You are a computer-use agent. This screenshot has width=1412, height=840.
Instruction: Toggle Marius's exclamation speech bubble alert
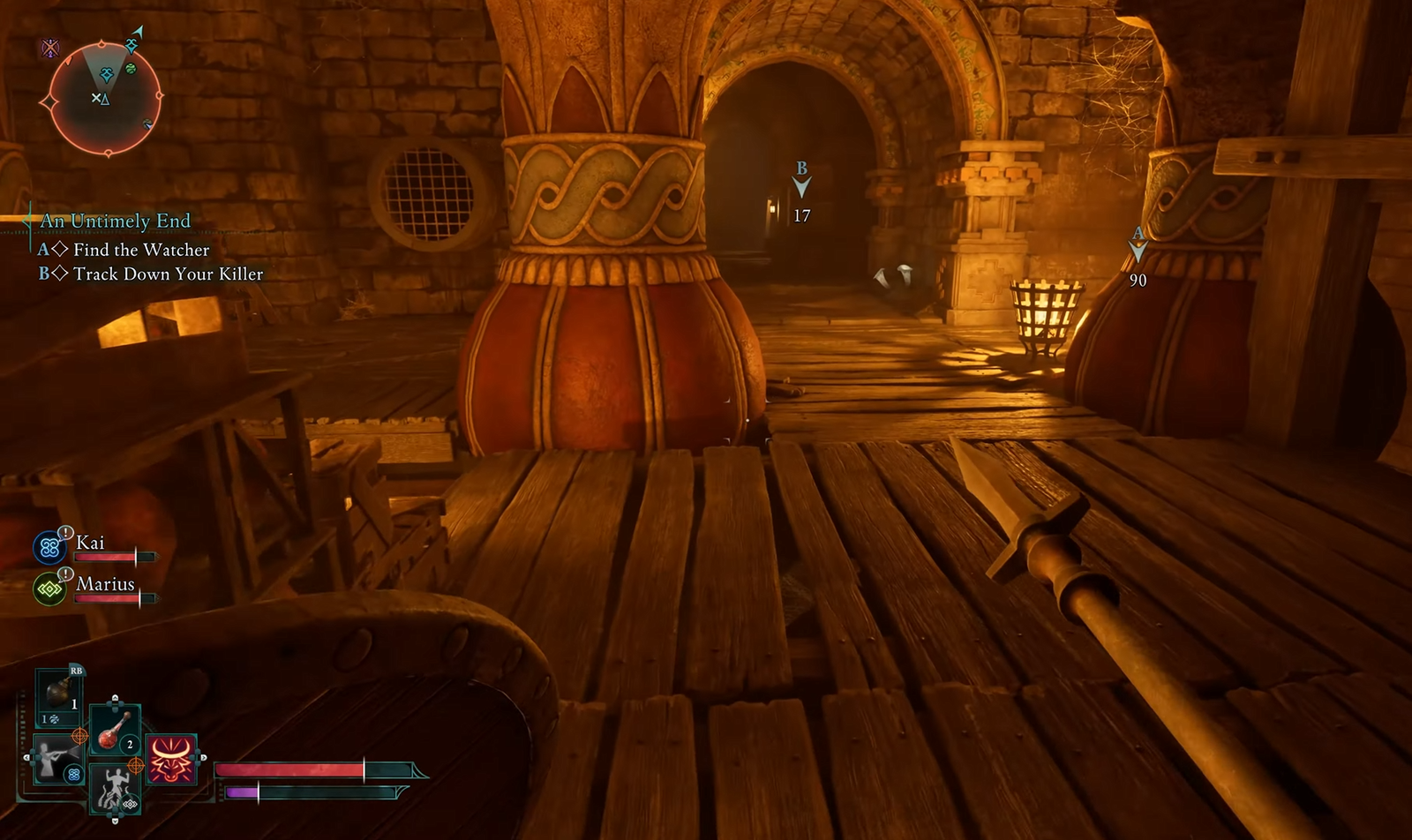65,574
